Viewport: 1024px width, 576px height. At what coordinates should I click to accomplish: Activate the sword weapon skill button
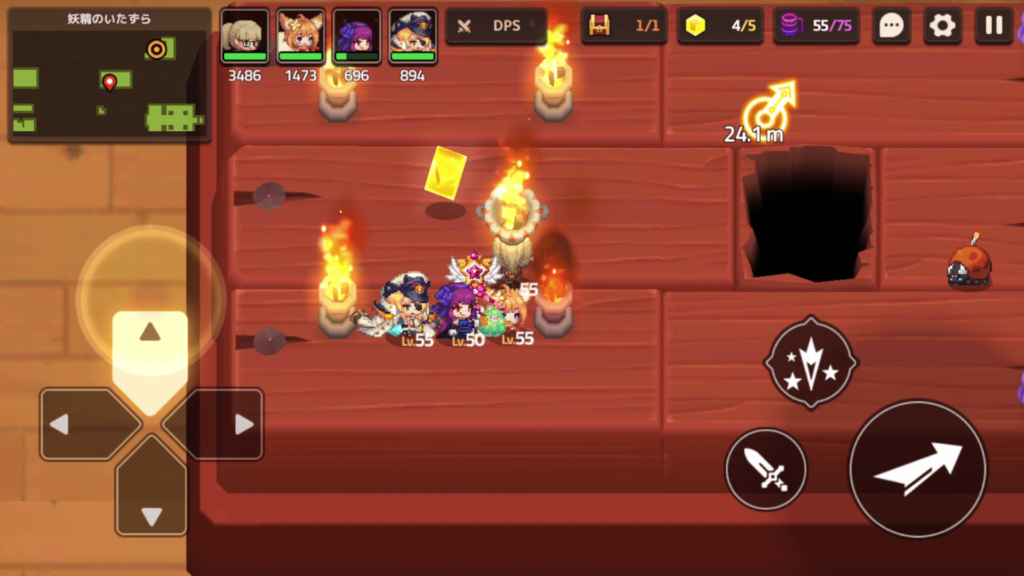click(x=766, y=469)
